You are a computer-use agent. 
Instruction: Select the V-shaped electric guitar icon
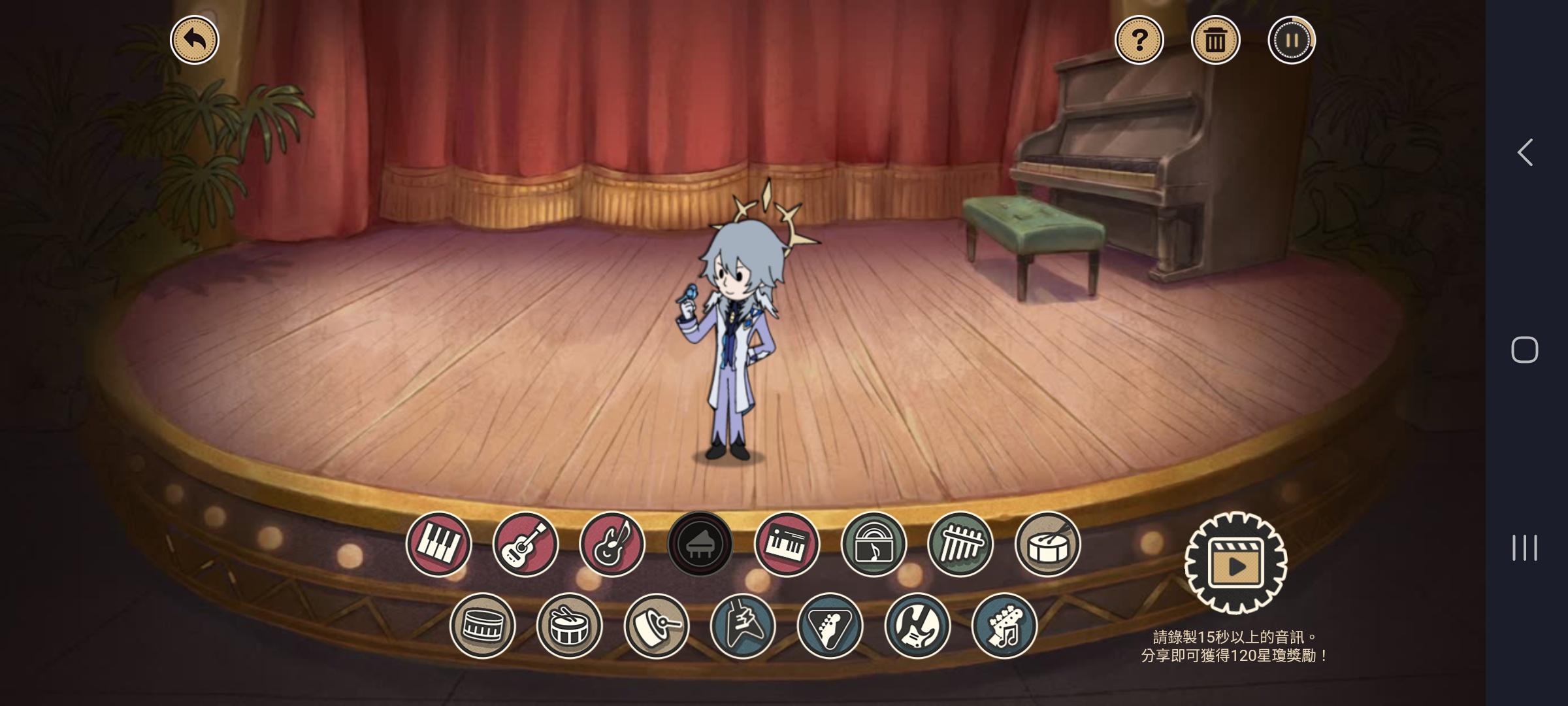pos(743,626)
